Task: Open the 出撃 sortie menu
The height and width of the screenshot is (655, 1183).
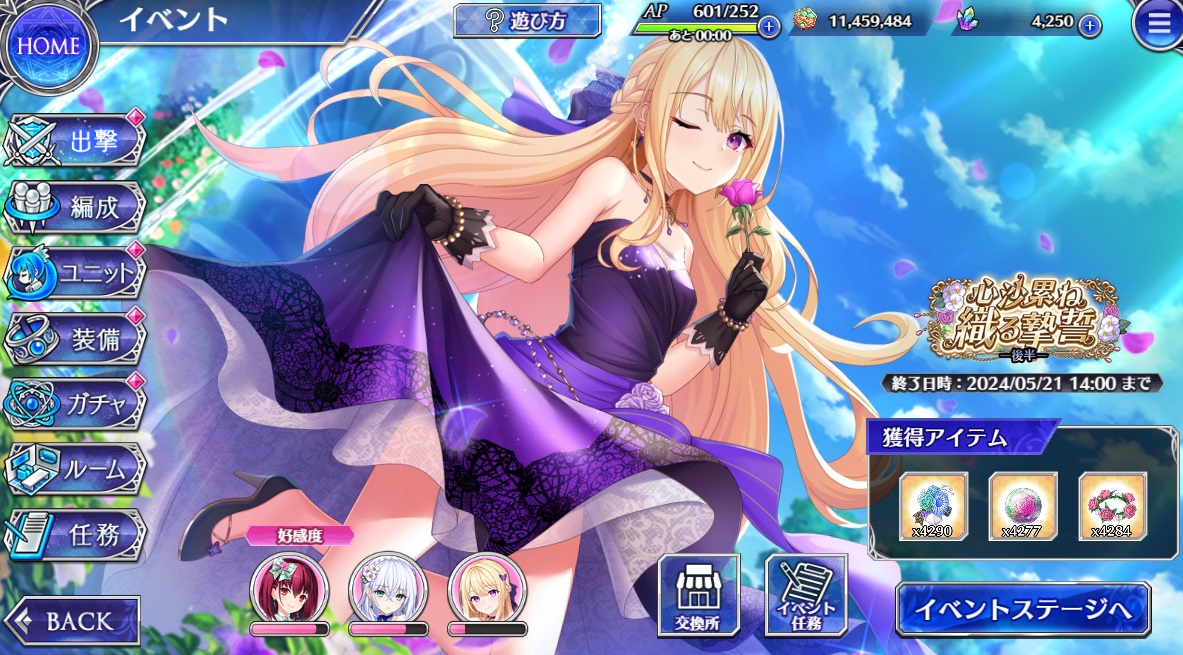Action: (x=78, y=141)
